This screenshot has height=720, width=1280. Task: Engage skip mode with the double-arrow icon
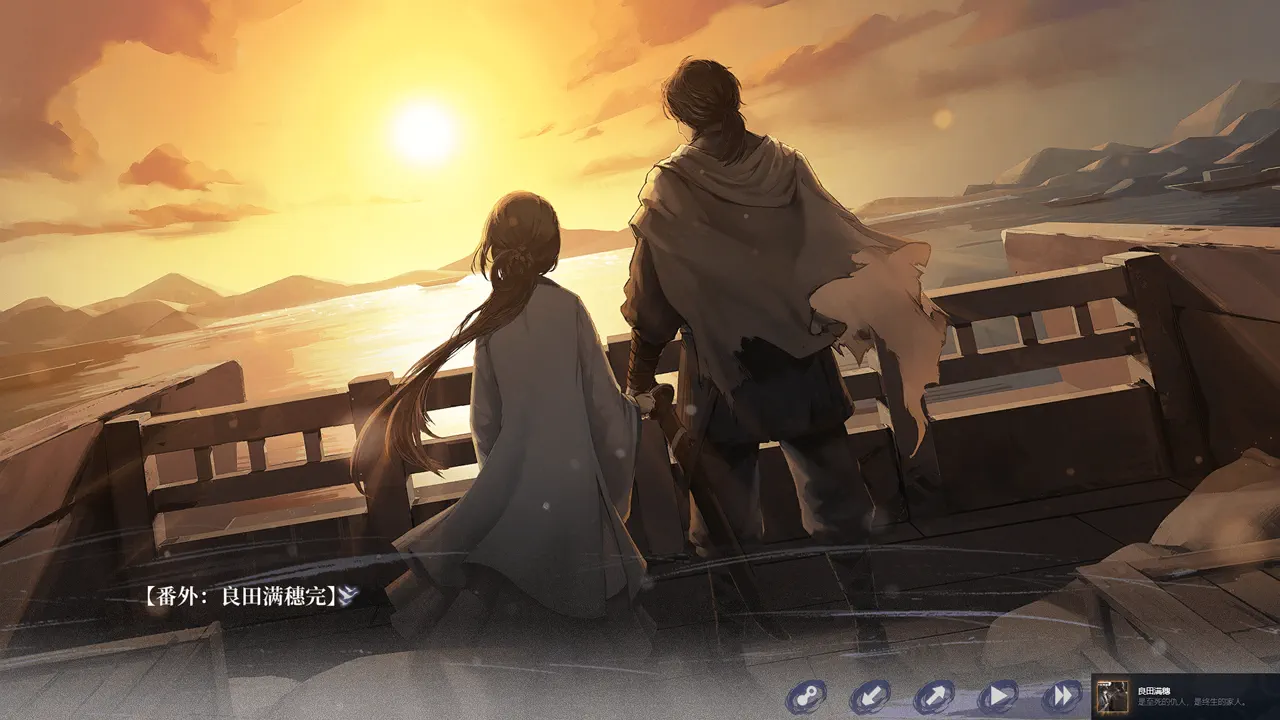(x=1060, y=696)
